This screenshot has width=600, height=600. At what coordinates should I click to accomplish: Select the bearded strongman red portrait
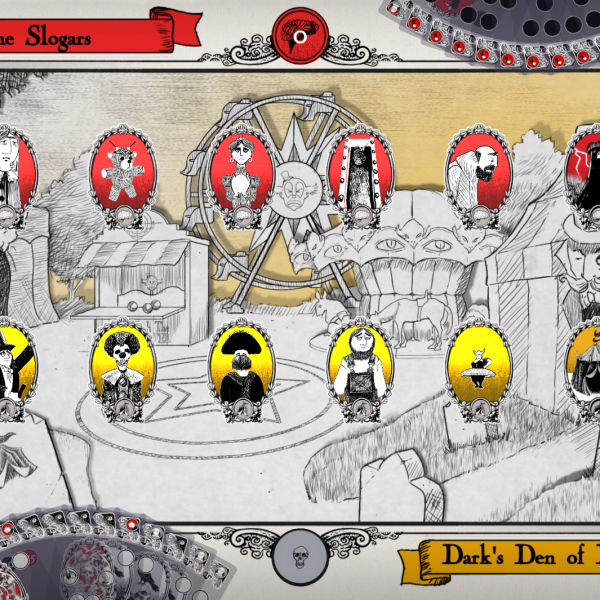[x=475, y=170]
